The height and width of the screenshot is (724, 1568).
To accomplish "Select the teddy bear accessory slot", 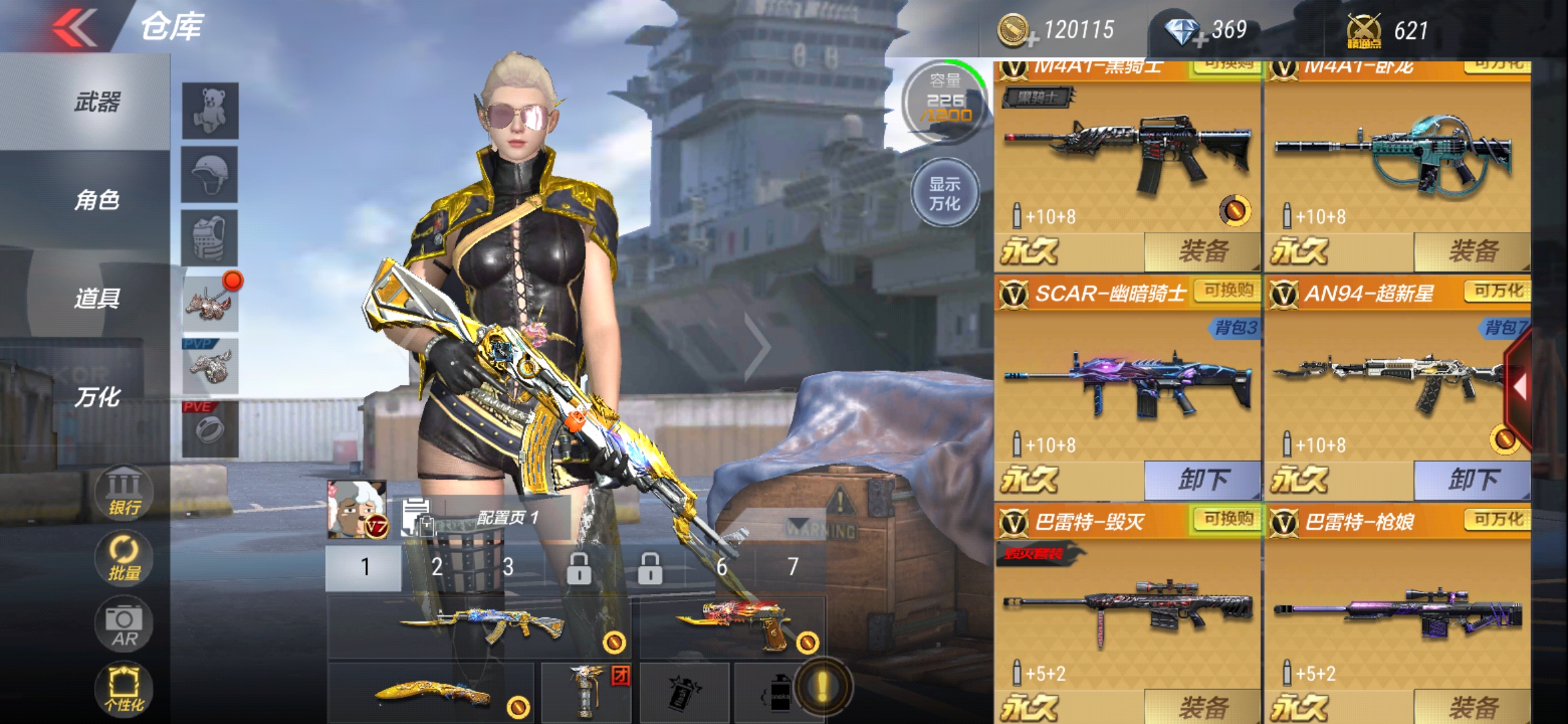I will click(x=210, y=111).
